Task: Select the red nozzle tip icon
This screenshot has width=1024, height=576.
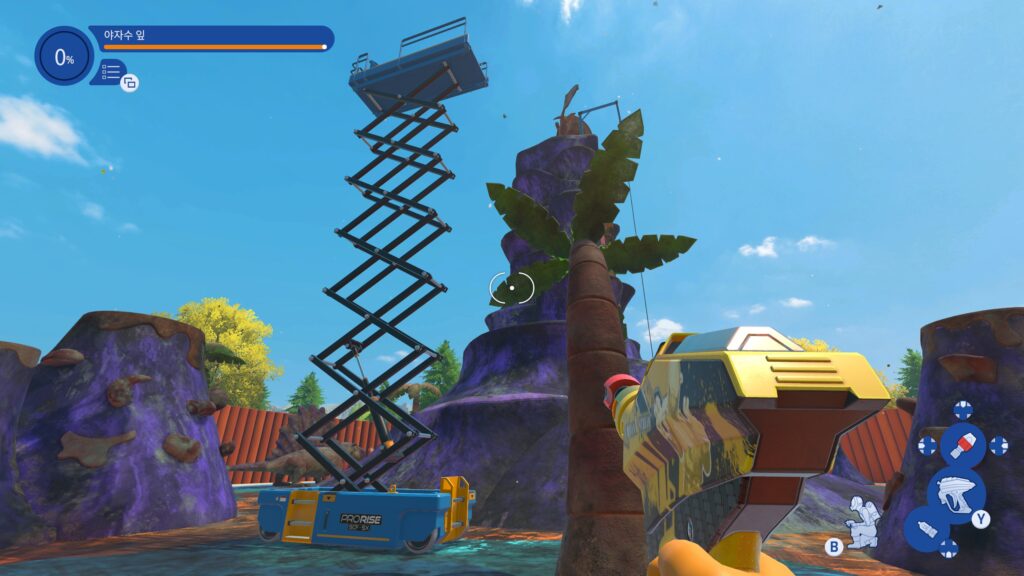Action: coord(962,445)
